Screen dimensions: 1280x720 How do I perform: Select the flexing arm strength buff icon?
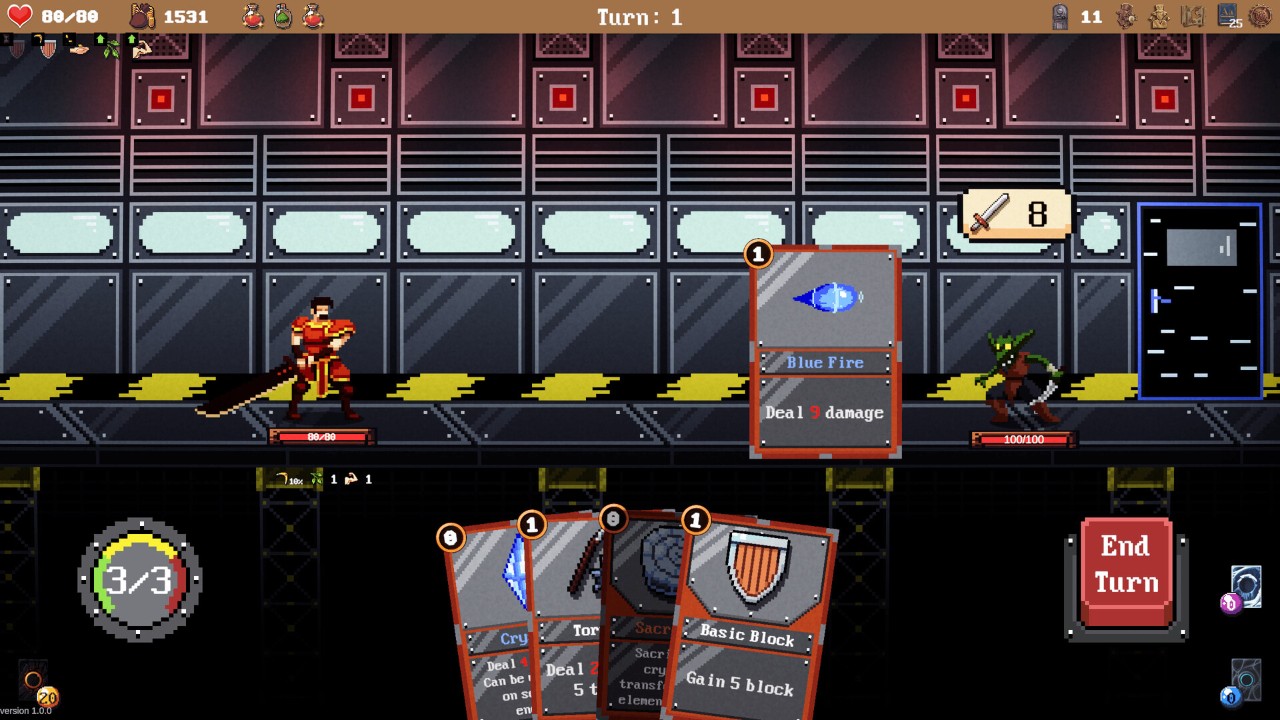point(142,47)
